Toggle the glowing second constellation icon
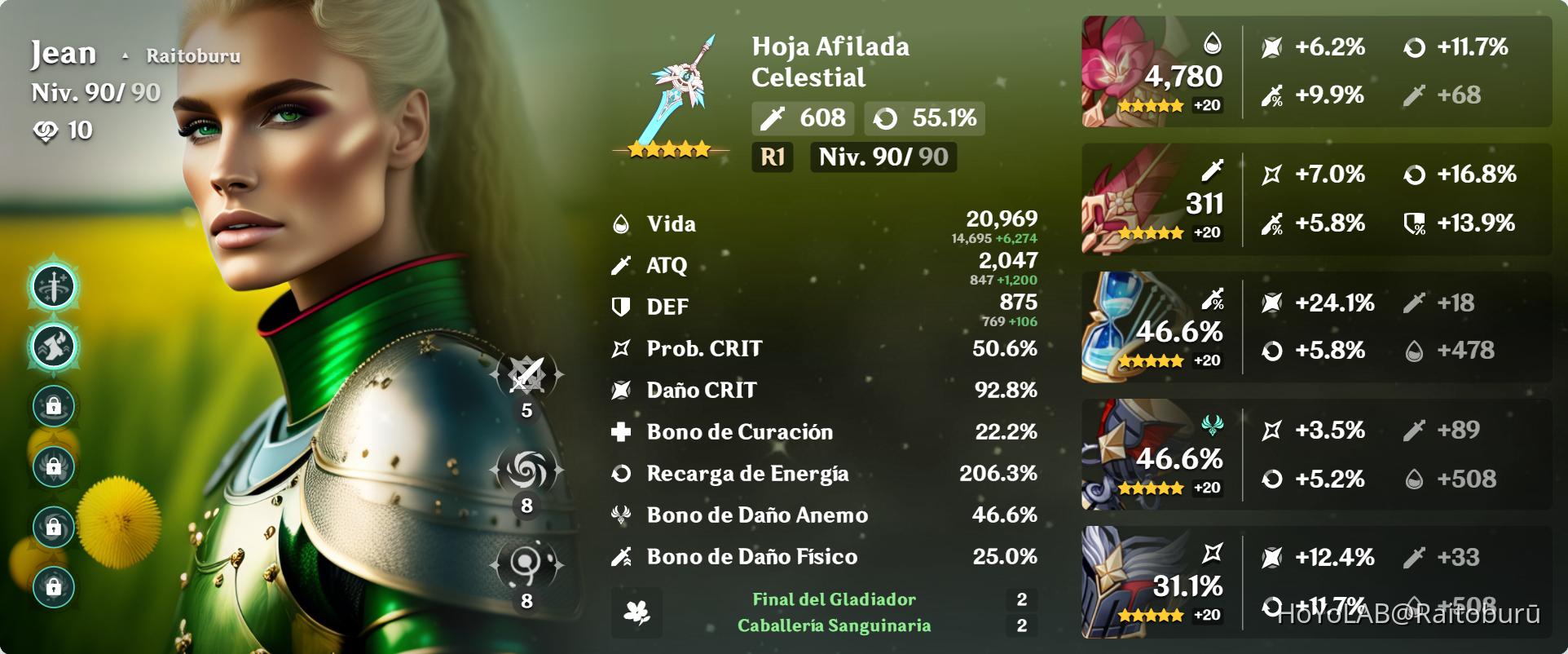This screenshot has width=1568, height=654. pyautogui.click(x=54, y=346)
